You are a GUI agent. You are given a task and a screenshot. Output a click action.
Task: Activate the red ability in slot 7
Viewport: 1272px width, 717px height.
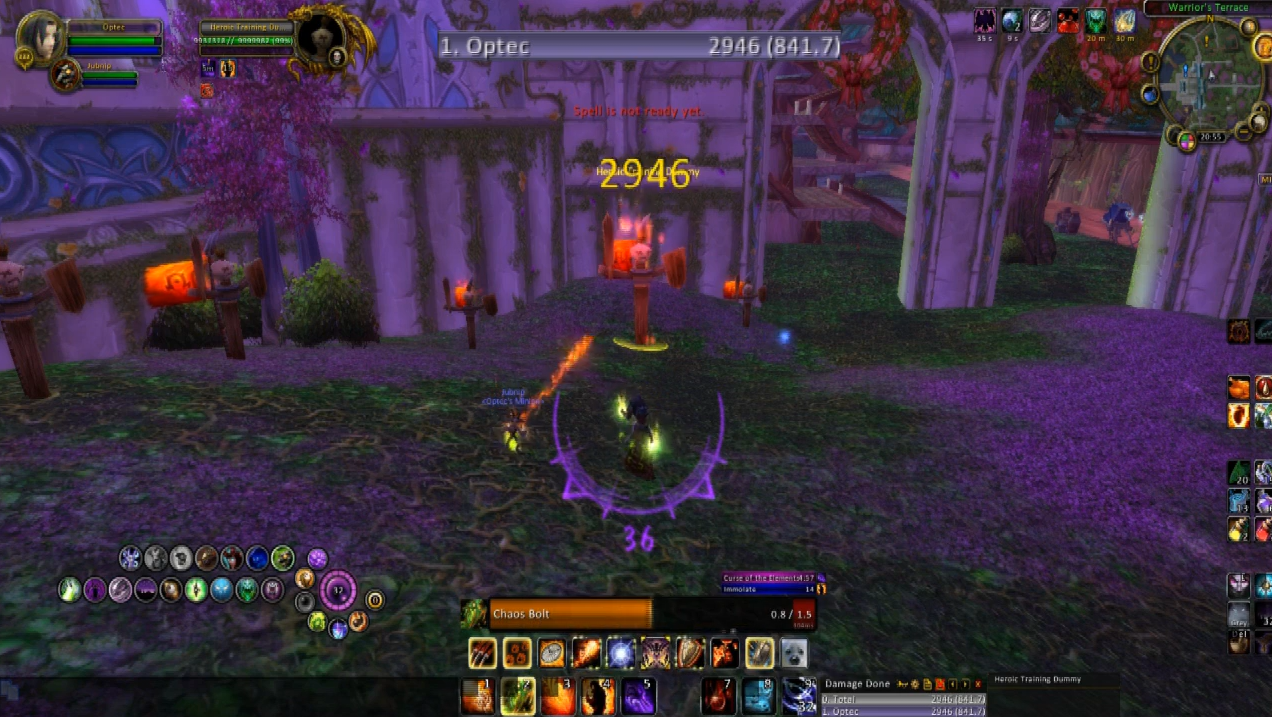[718, 696]
